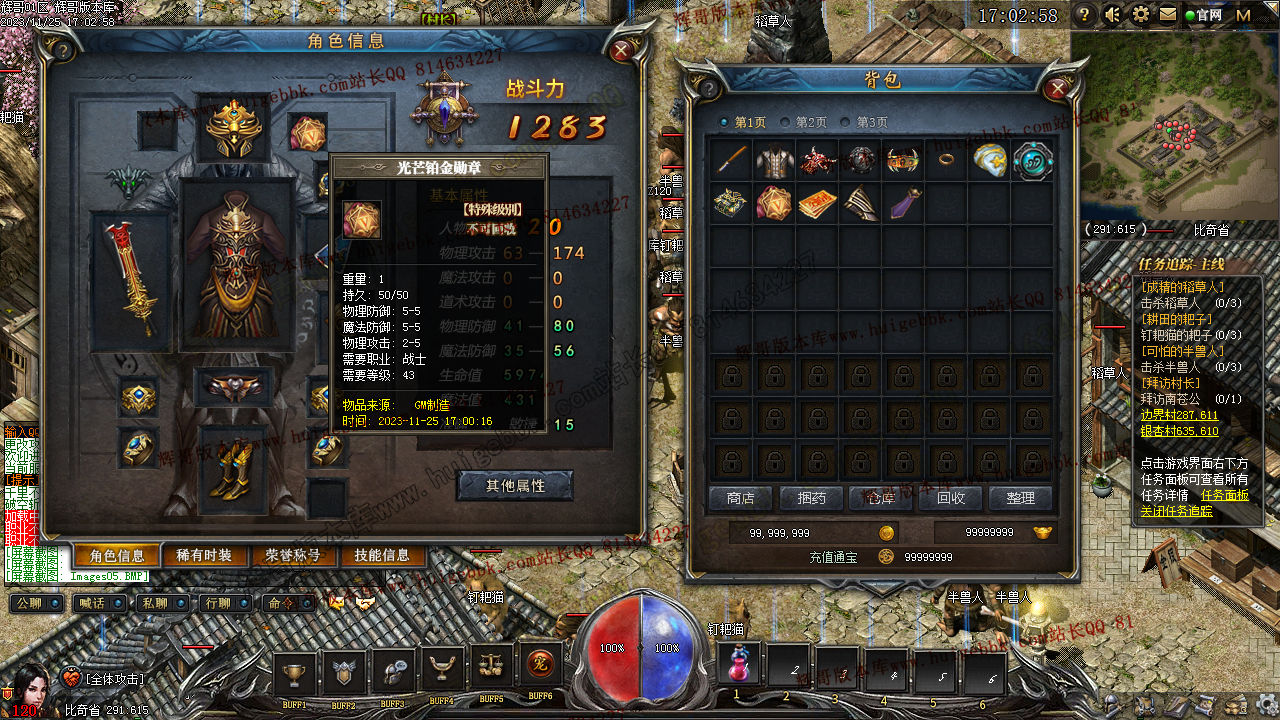Open the gear settings icon
This screenshot has width=1280, height=720.
click(x=1140, y=15)
